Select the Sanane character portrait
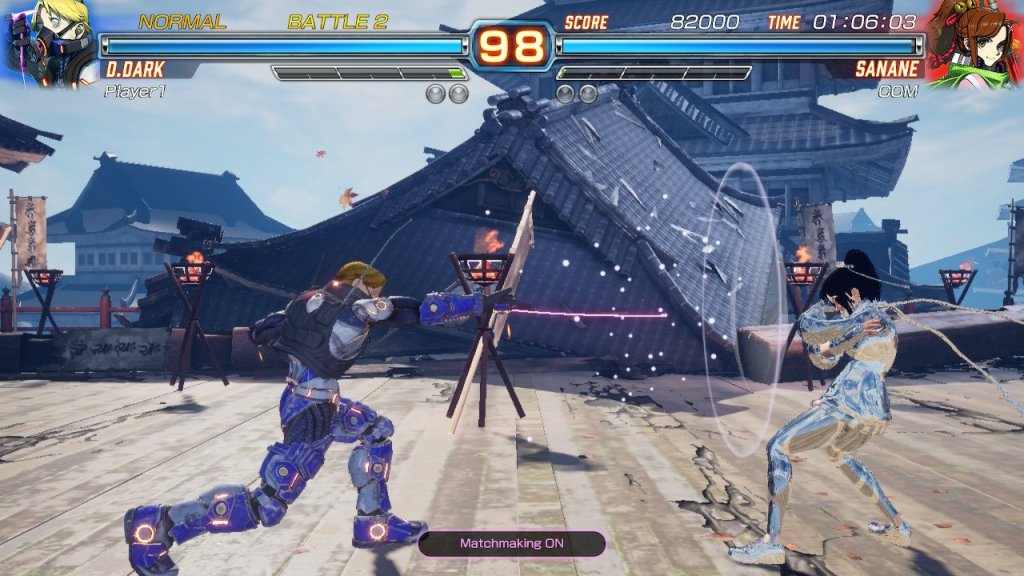The height and width of the screenshot is (576, 1024). coord(974,42)
